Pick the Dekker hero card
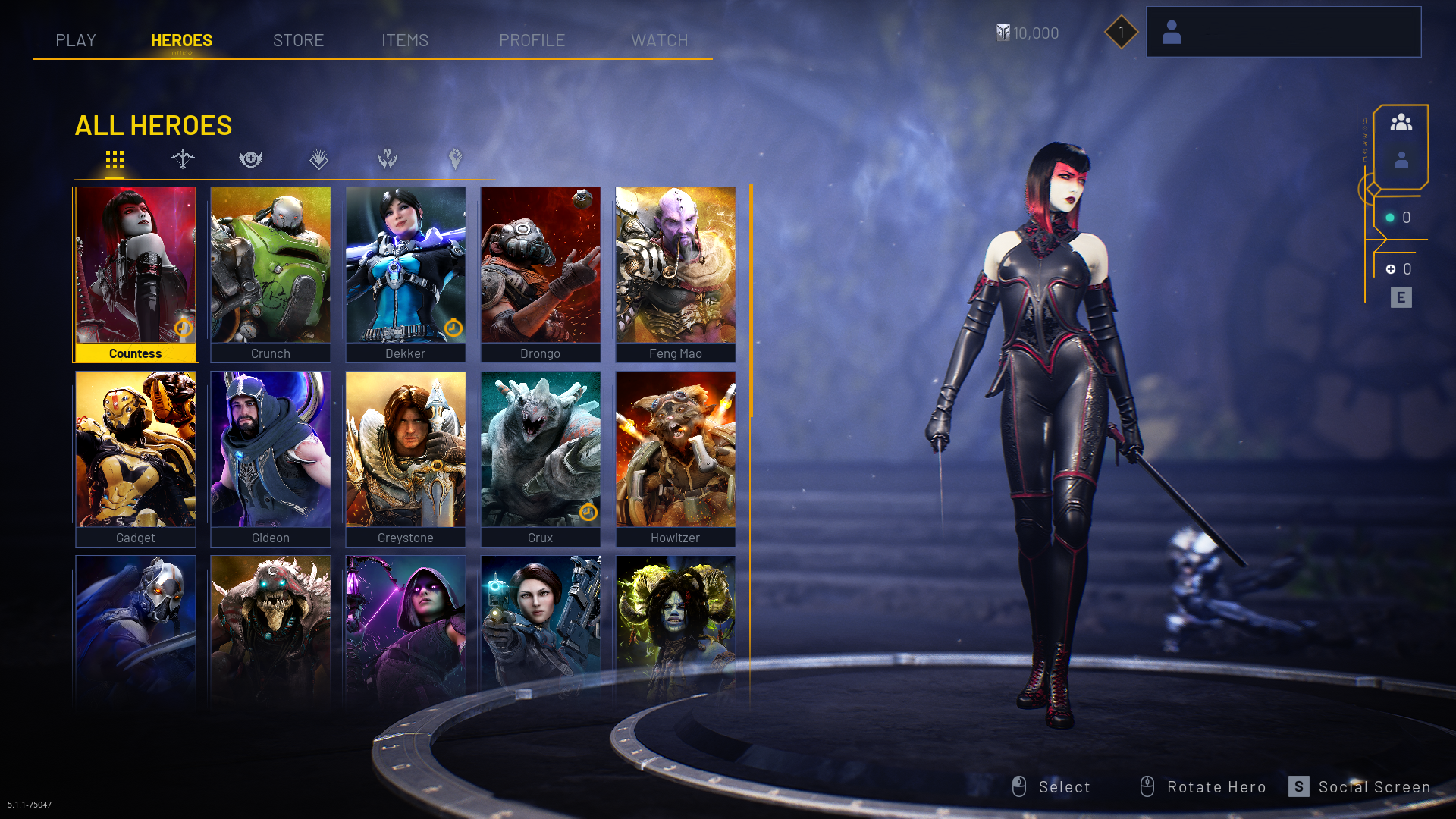This screenshot has width=1456, height=819. click(406, 274)
